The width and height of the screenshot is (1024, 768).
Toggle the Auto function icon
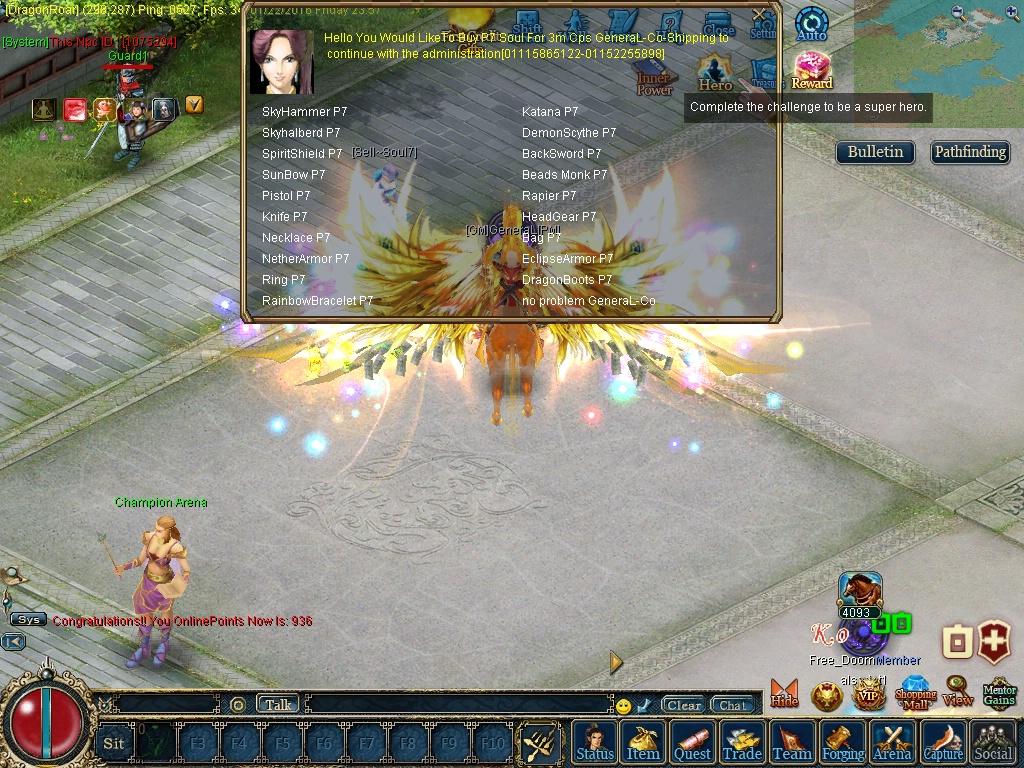coord(811,24)
